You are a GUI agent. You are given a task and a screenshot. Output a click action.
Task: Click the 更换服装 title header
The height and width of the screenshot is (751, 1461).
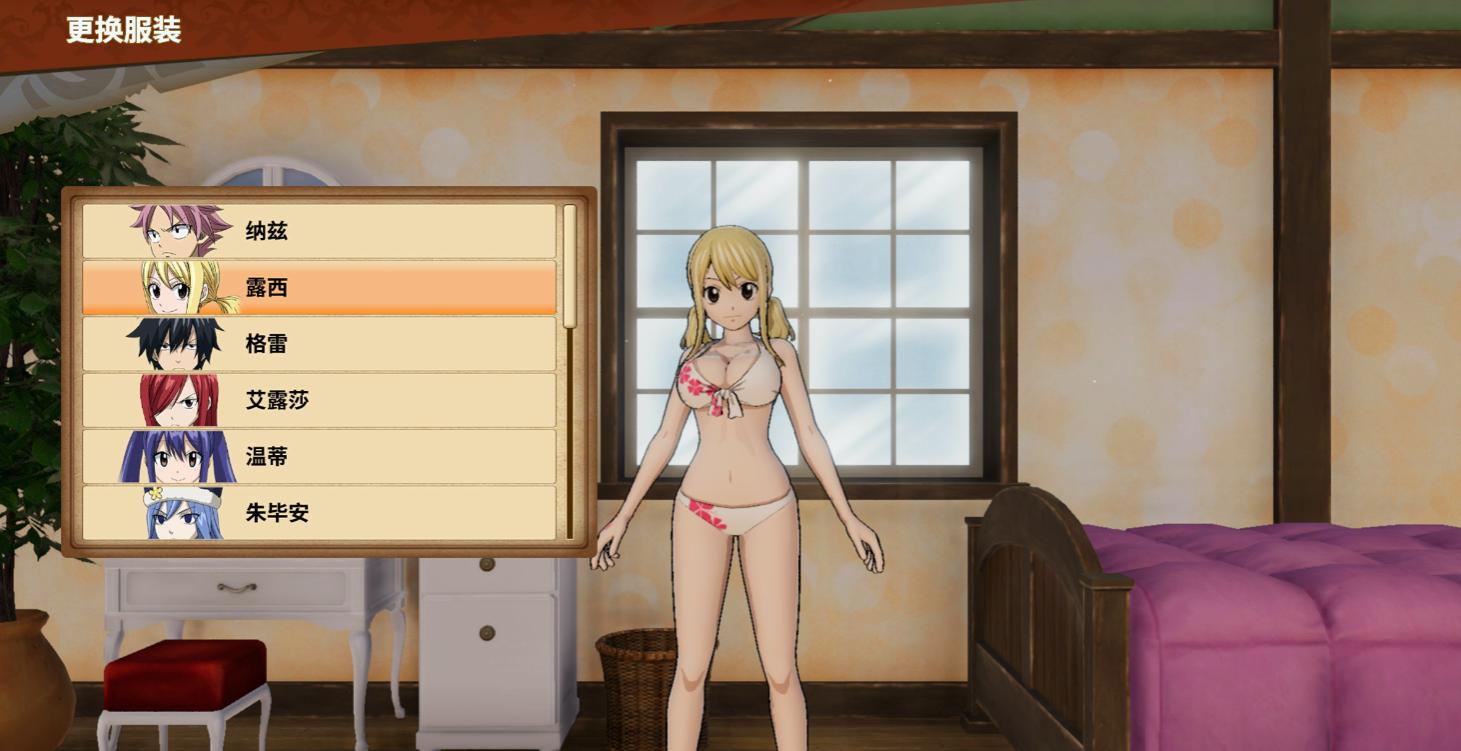point(124,32)
